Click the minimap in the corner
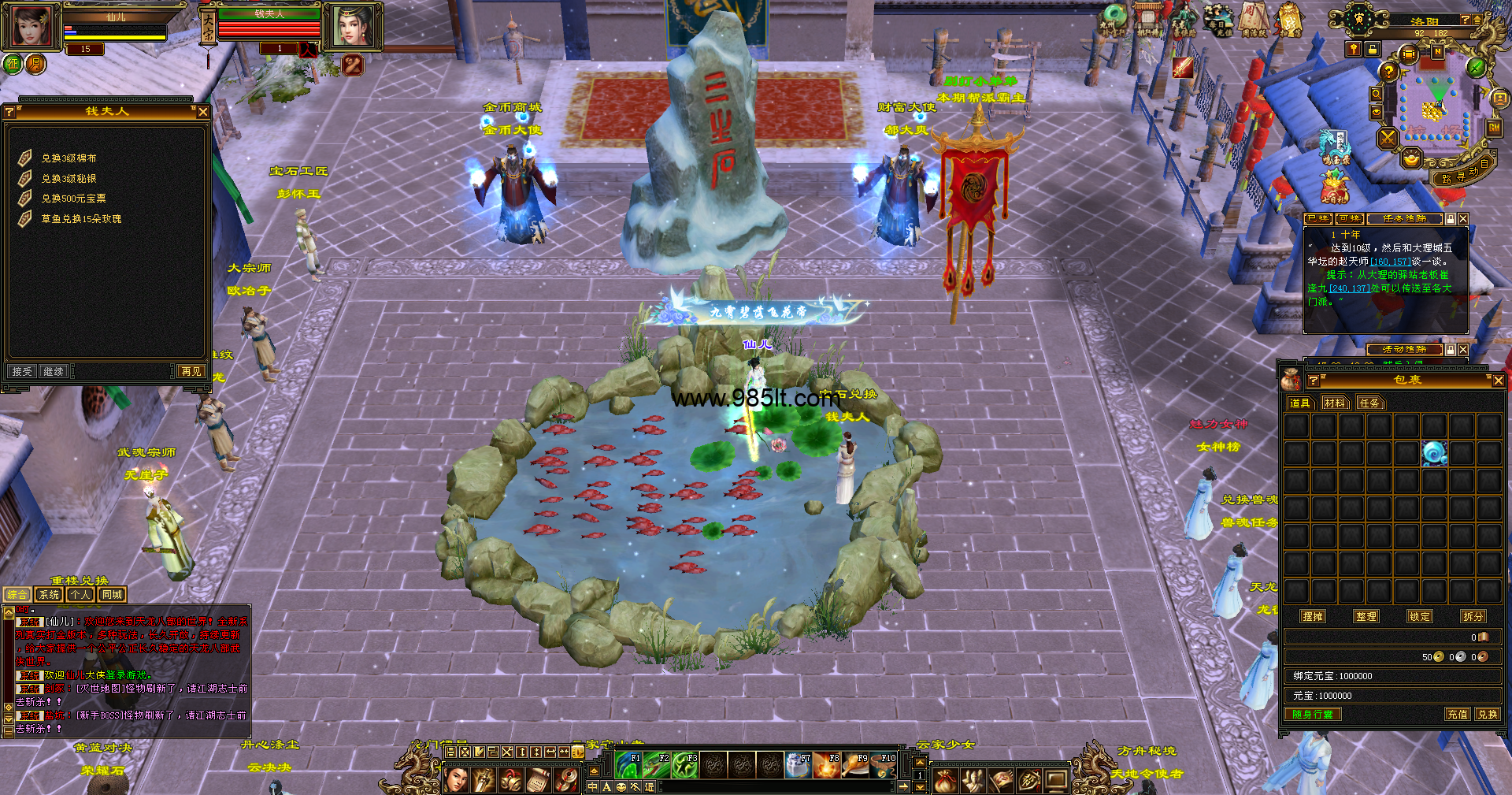 pyautogui.click(x=1432, y=106)
